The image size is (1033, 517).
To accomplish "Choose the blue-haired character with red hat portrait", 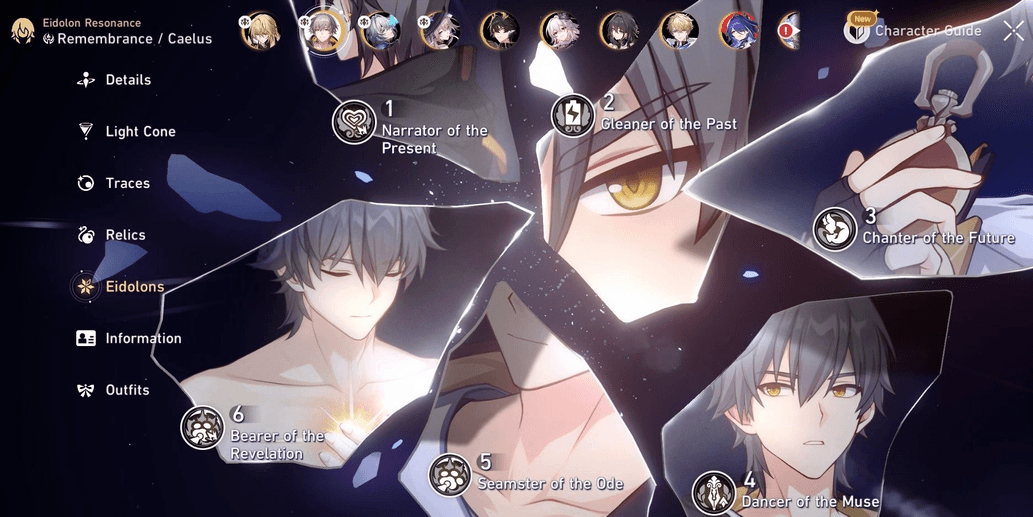I will click(x=739, y=31).
